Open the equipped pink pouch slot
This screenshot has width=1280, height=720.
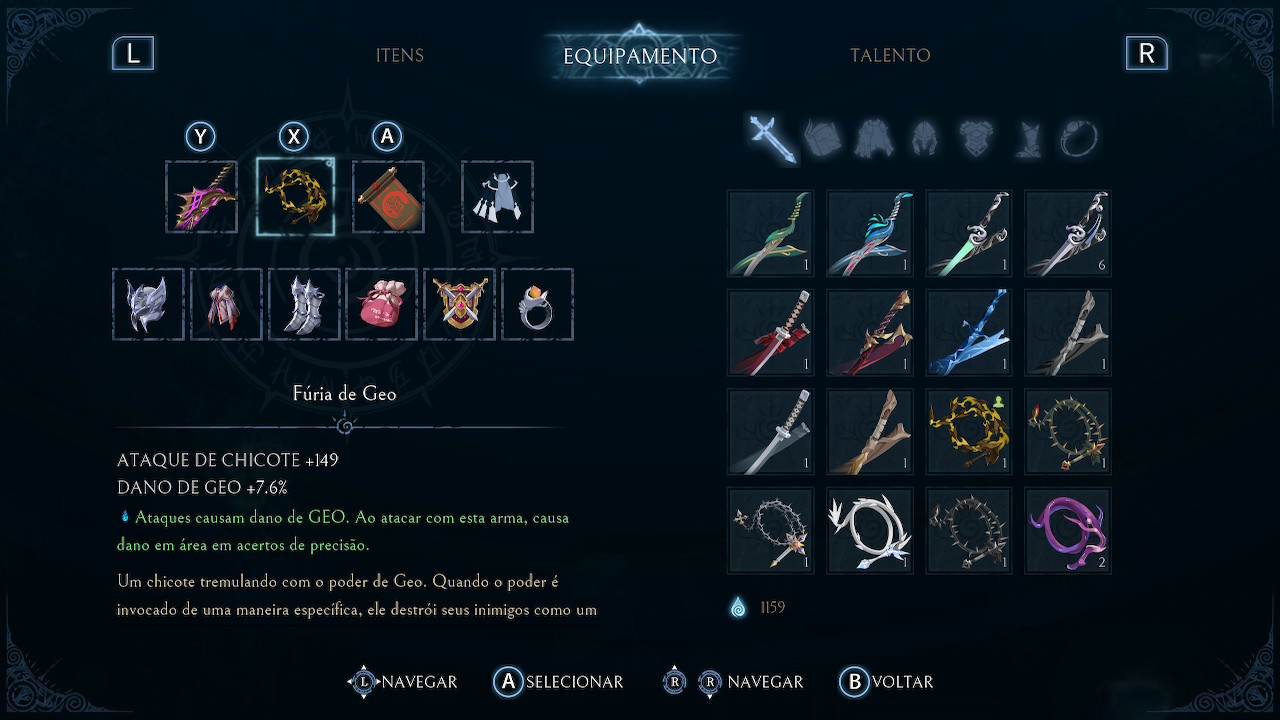click(x=381, y=304)
